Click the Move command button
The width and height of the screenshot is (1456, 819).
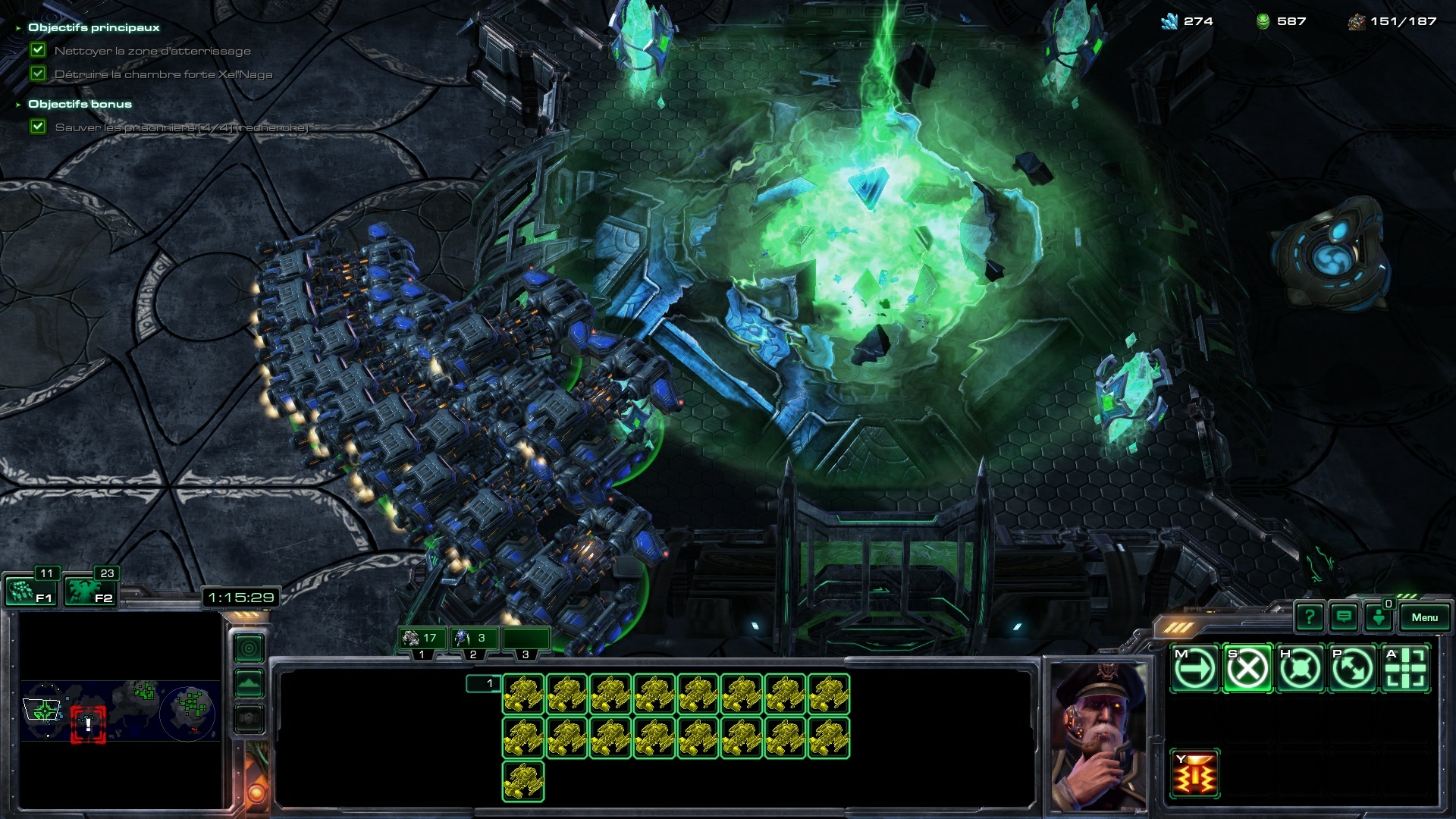pyautogui.click(x=1195, y=669)
